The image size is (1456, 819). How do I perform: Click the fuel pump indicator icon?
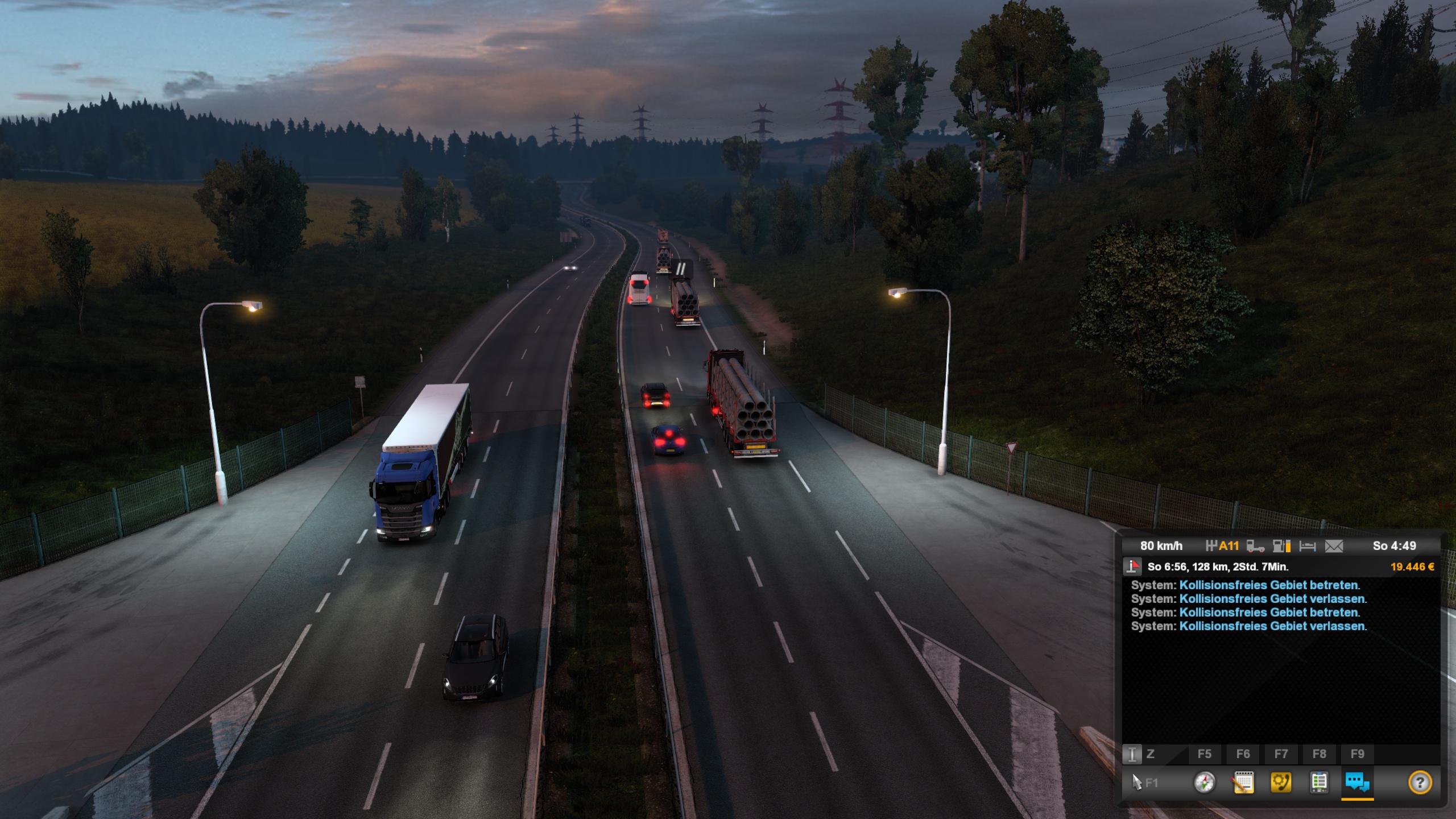click(x=1281, y=547)
